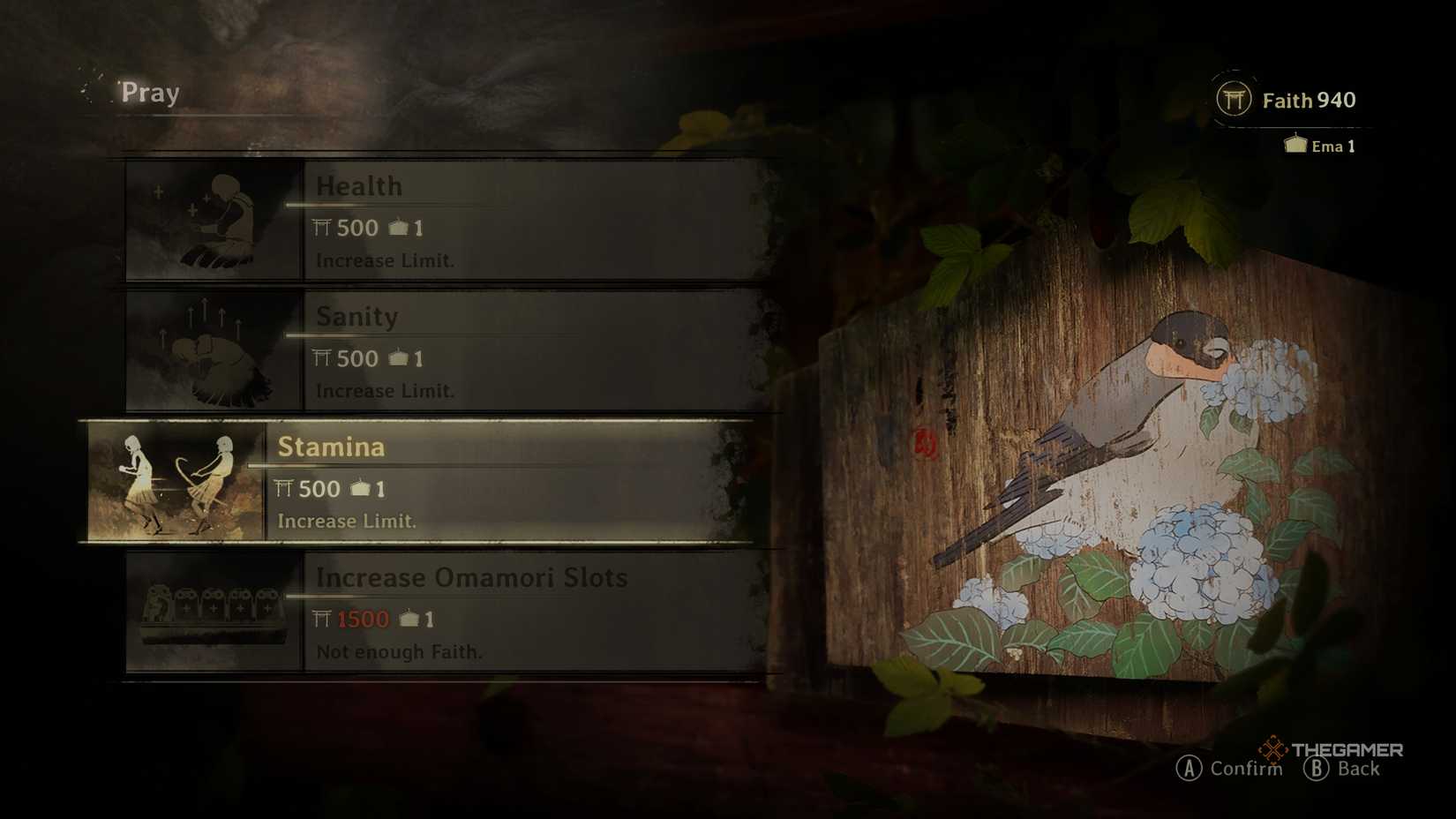The image size is (1456, 819).
Task: Click the Pray menu header
Action: [148, 92]
